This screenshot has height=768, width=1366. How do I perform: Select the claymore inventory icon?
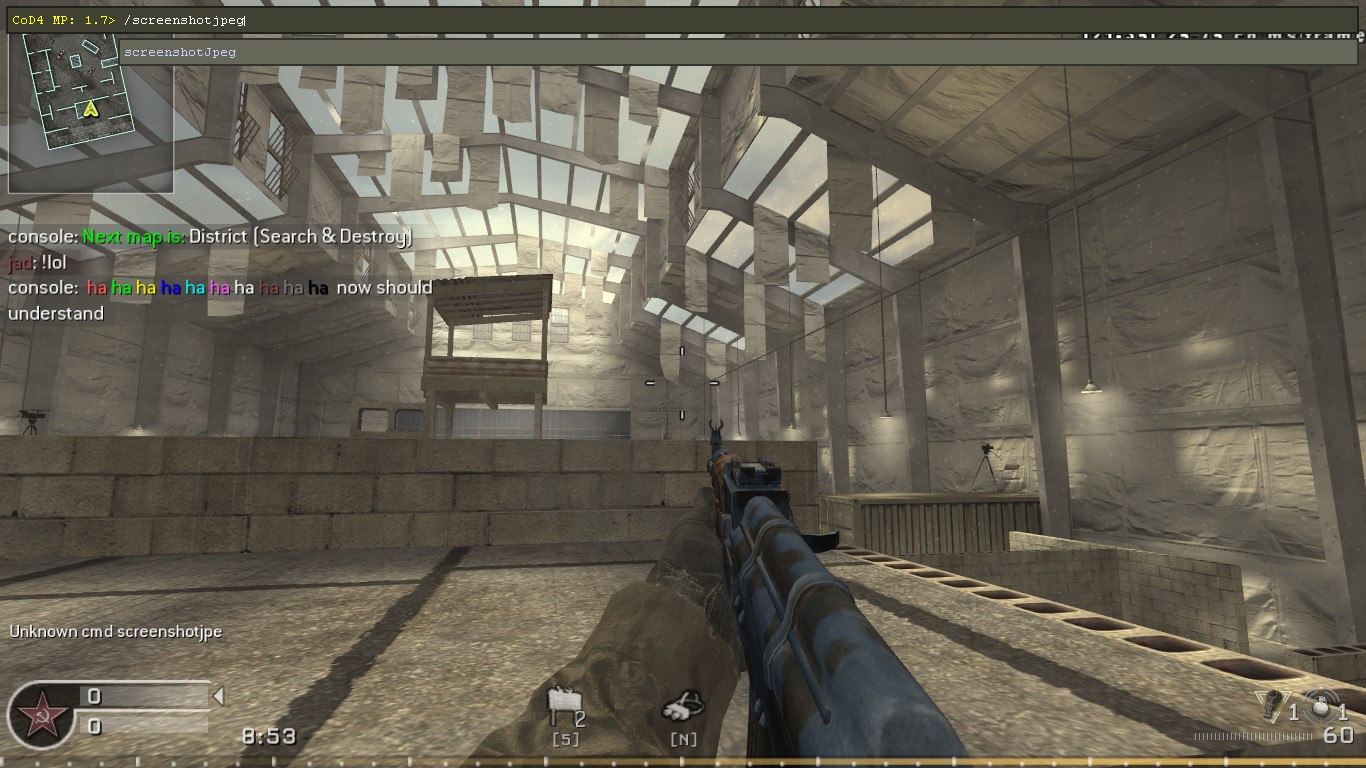pos(562,707)
